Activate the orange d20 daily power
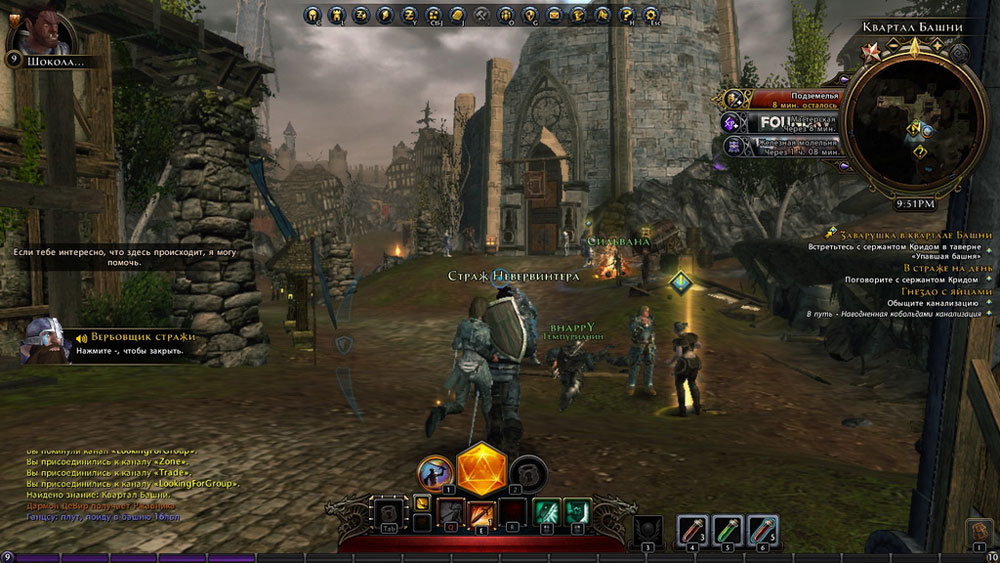Viewport: 1000px width, 563px height. [x=483, y=468]
